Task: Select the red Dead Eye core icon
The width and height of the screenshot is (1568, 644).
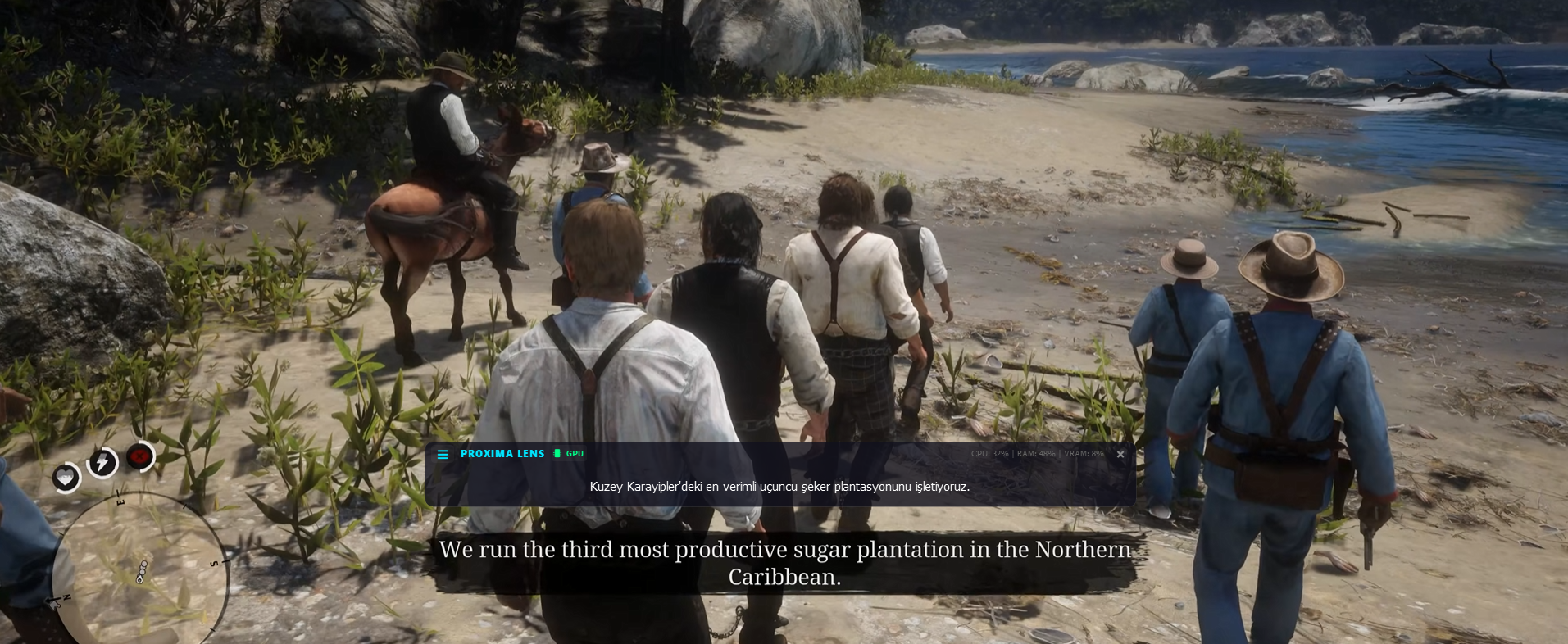Action: click(x=140, y=456)
